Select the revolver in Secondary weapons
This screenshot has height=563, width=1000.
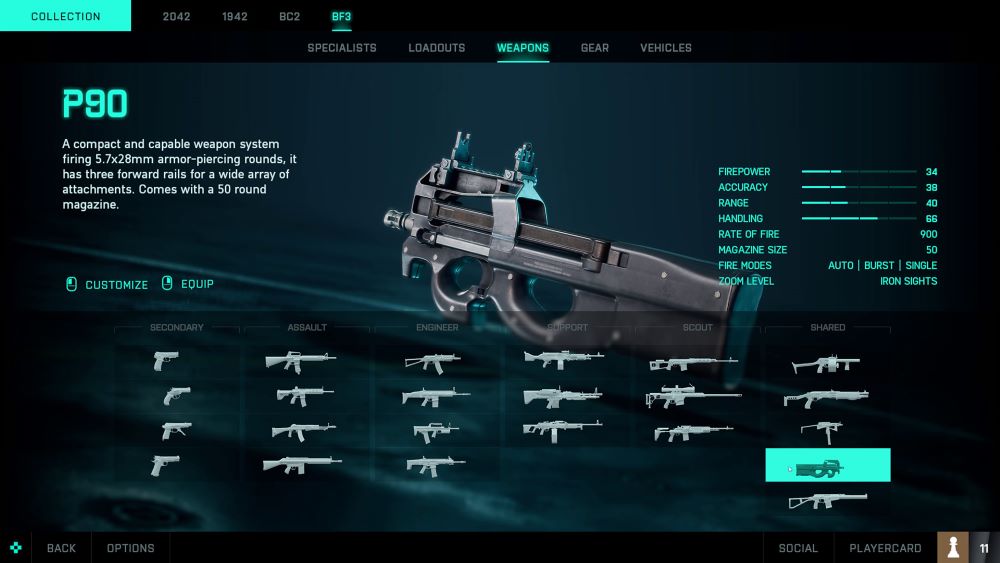click(x=176, y=396)
